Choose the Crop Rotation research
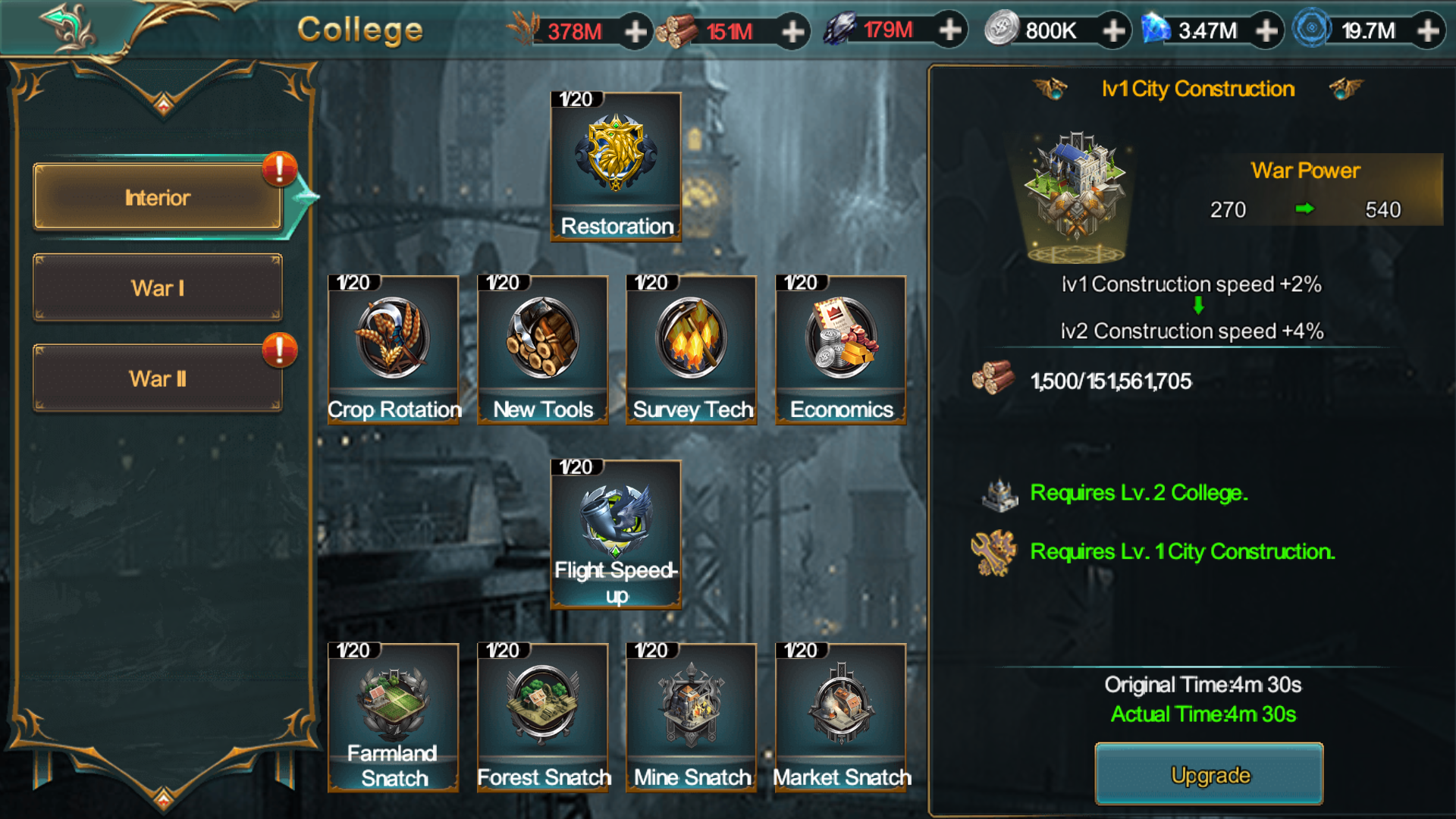The image size is (1456, 819). click(x=393, y=350)
